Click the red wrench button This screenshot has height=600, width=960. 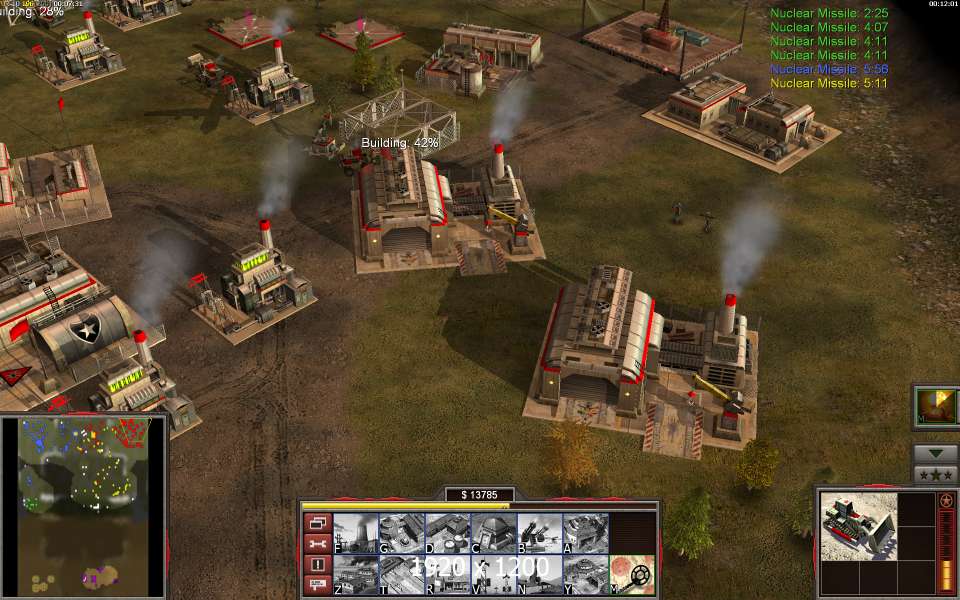click(x=317, y=544)
